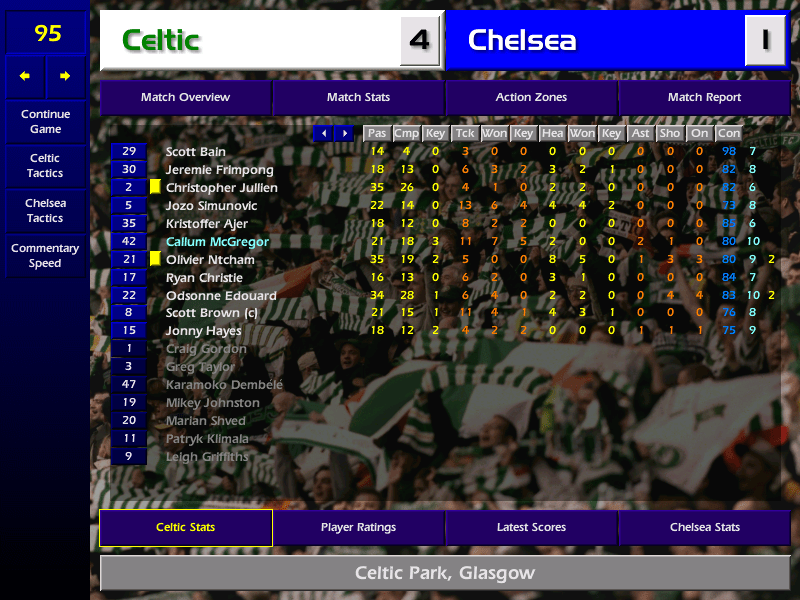Show Latest Scores
This screenshot has height=600, width=800.
(x=531, y=527)
